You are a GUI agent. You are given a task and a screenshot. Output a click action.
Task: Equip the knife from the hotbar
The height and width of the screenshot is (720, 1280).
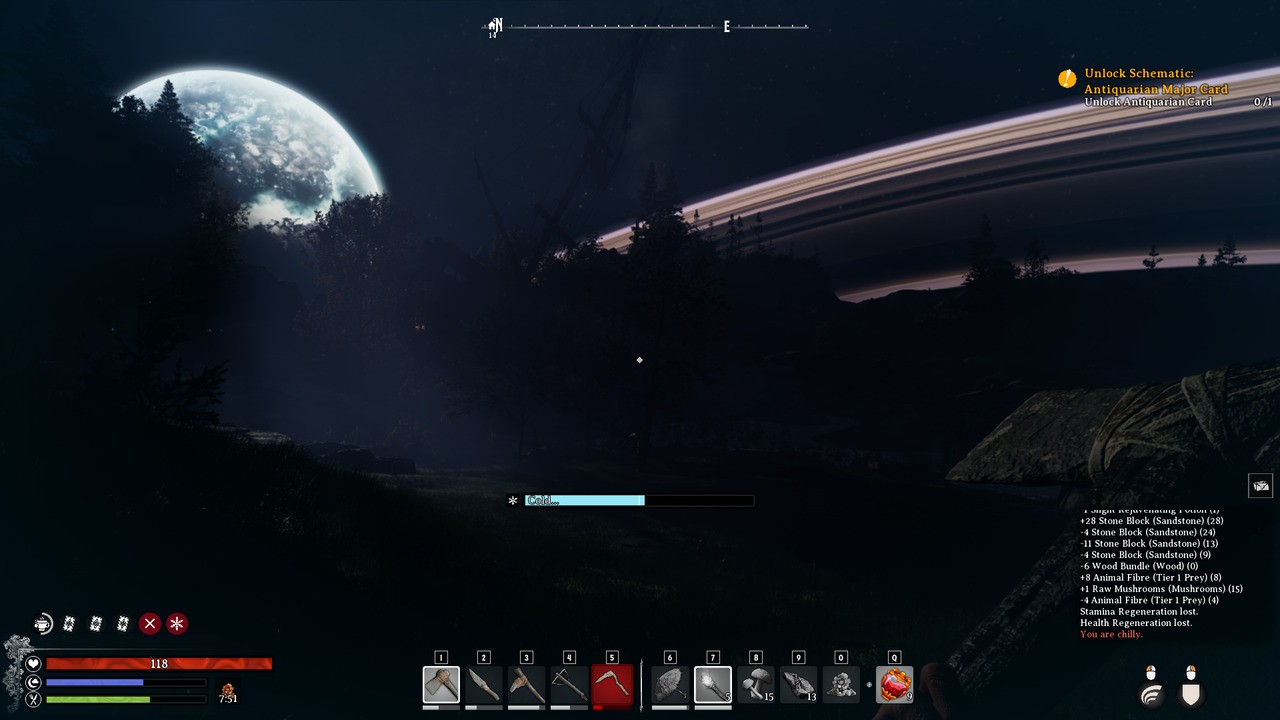[x=484, y=685]
